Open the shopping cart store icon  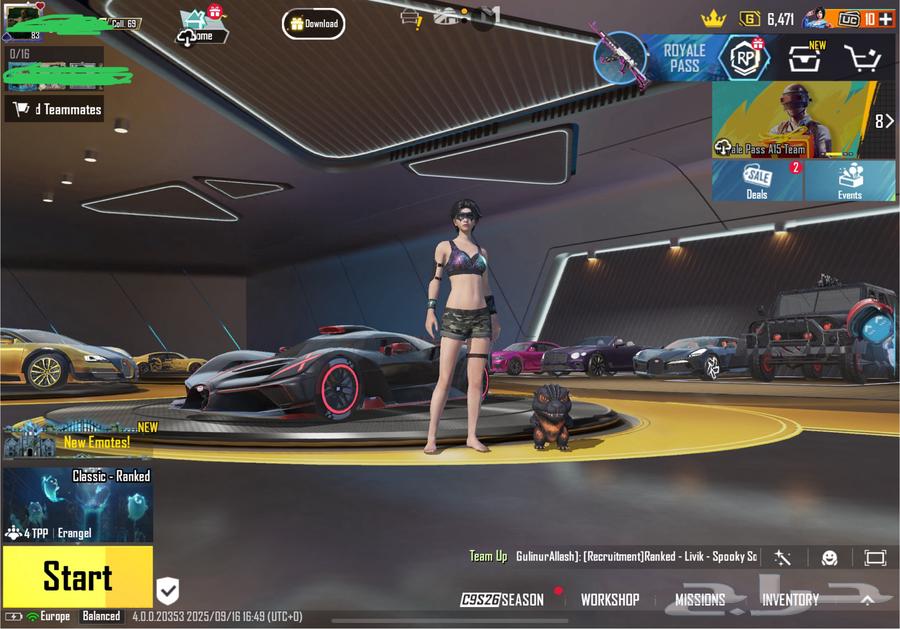(x=862, y=59)
